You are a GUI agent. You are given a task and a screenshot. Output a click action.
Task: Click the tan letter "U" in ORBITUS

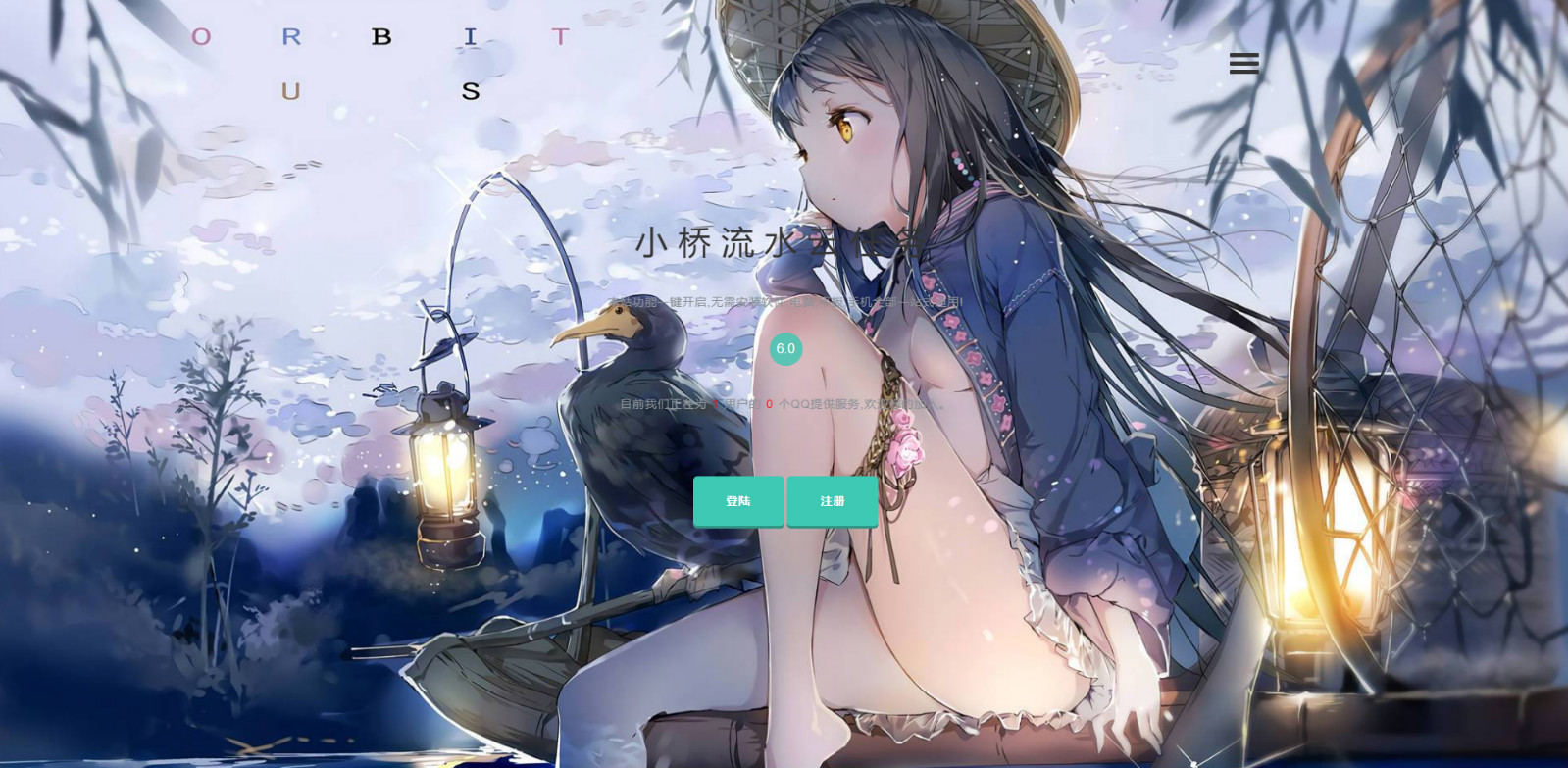(x=290, y=91)
